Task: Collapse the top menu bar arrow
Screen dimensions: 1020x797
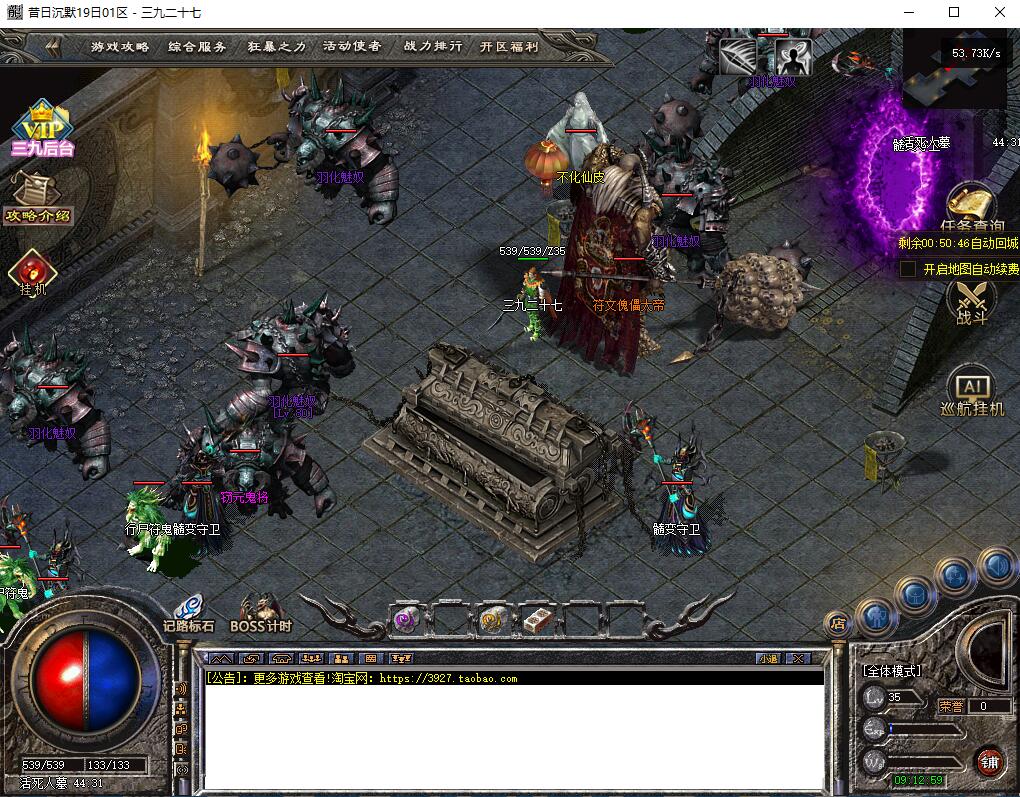Action: pyautogui.click(x=53, y=47)
